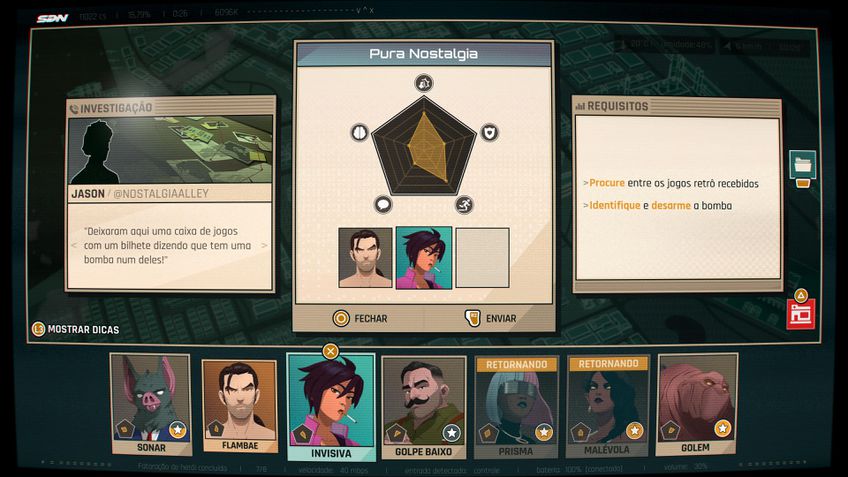This screenshot has height=477, width=848.
Task: Close the mission panel with Fechar
Action: pos(360,318)
